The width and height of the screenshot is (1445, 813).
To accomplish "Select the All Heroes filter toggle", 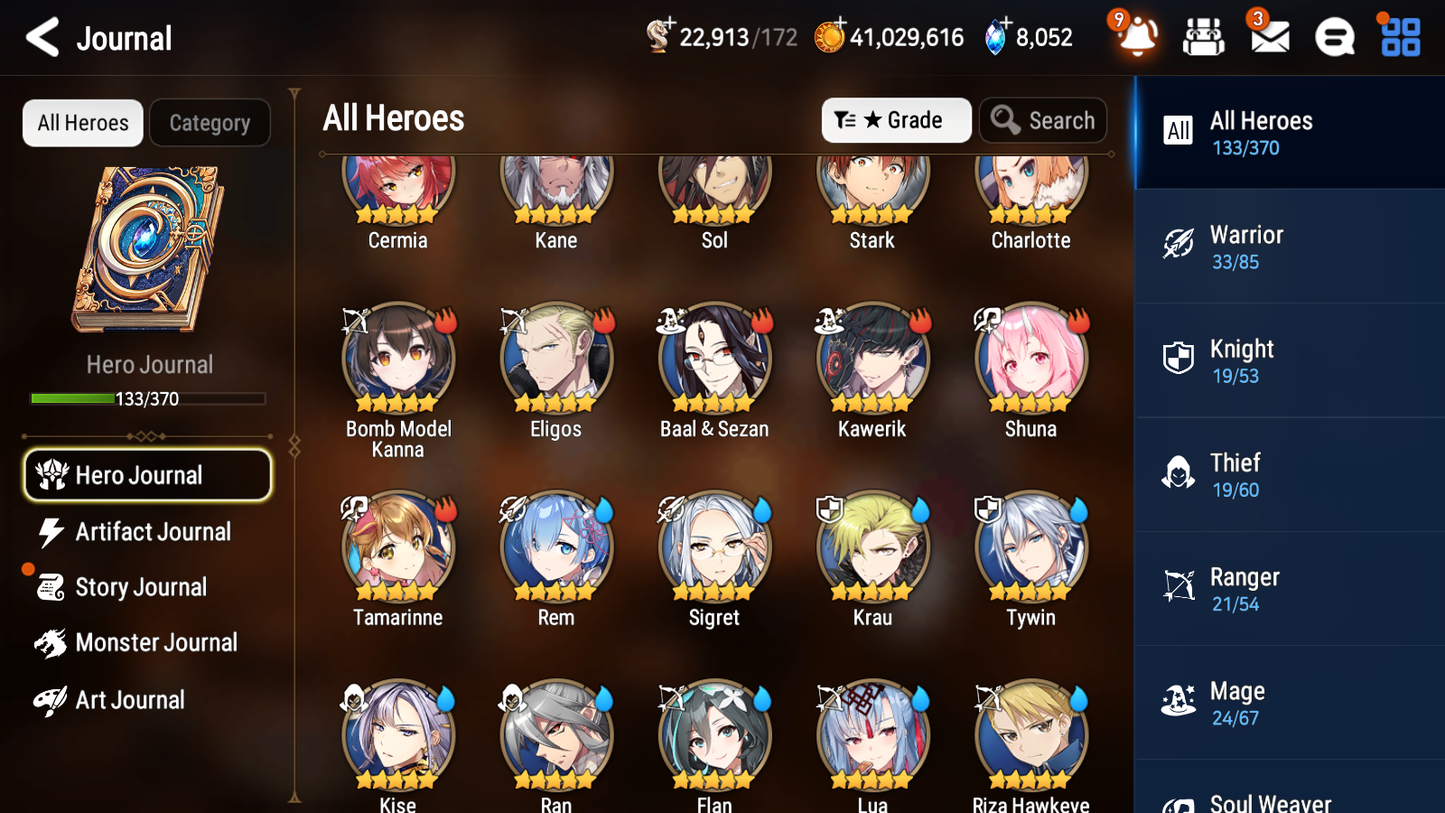I will coord(82,122).
